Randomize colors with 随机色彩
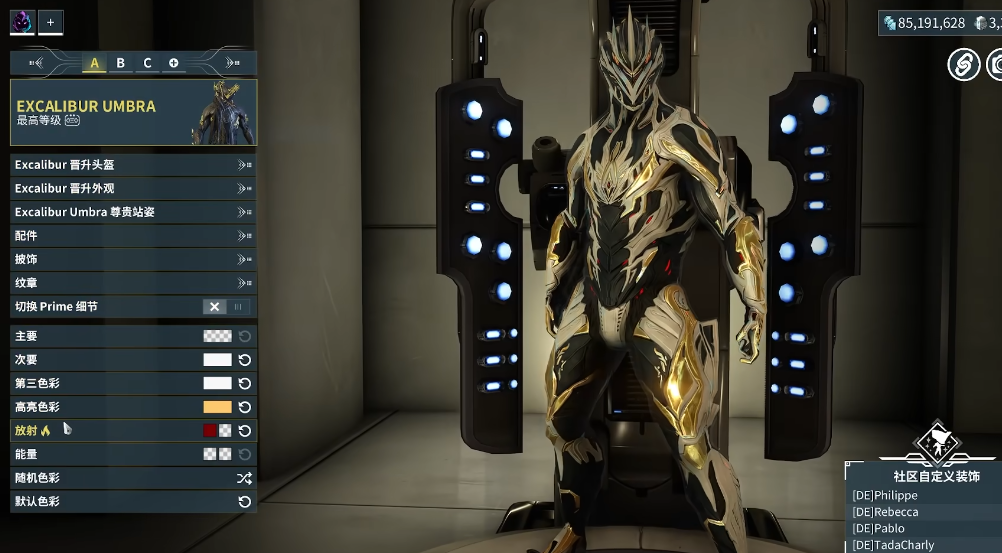1002x553 pixels. (x=244, y=479)
